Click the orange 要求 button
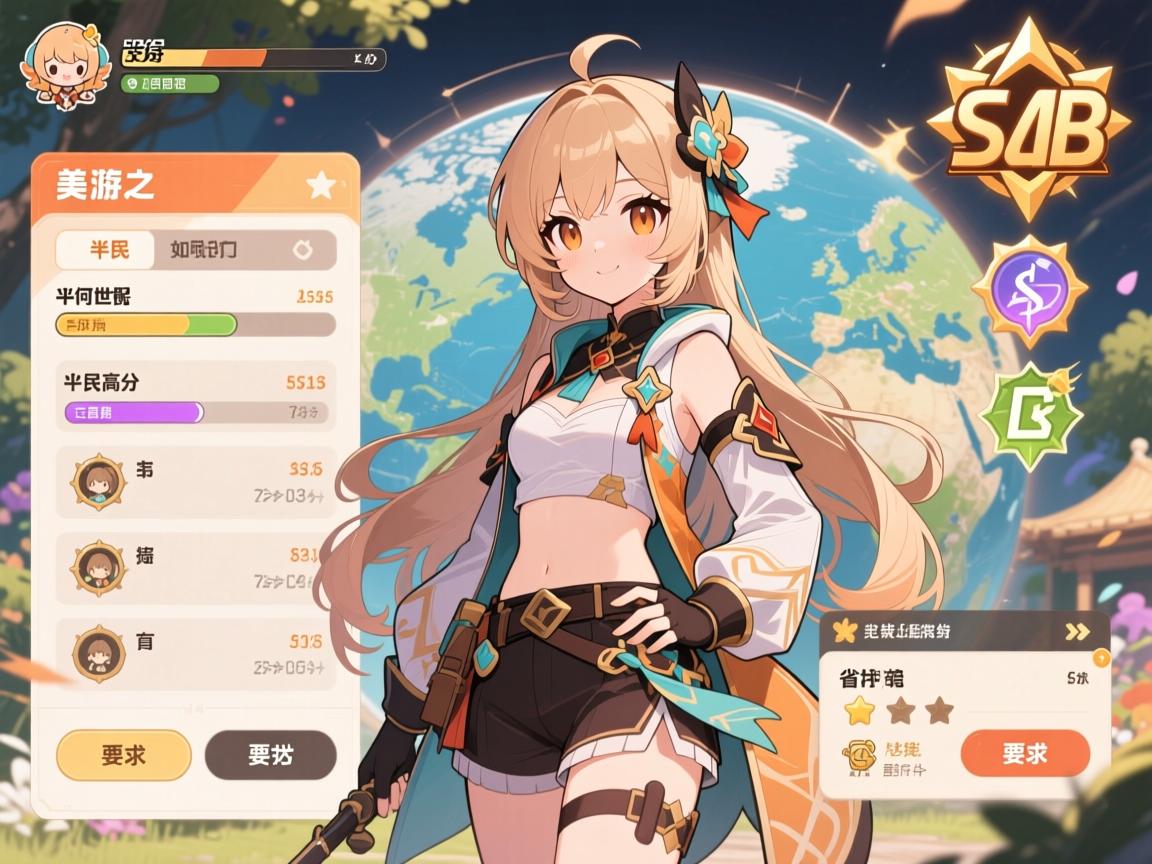Screen dimensions: 1152x864 1024,753
